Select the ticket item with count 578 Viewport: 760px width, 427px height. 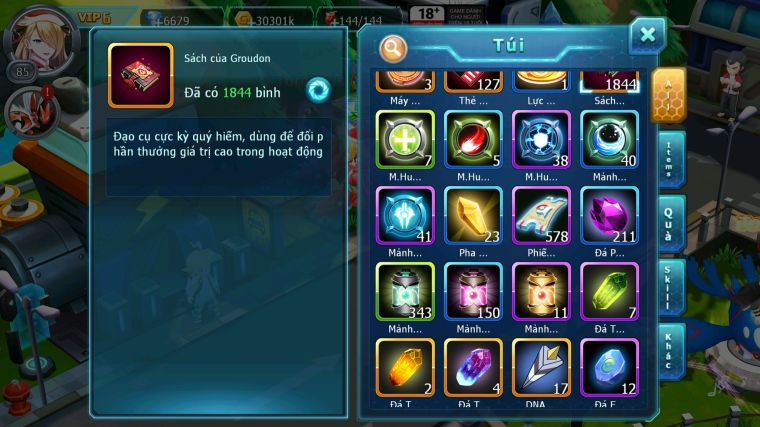(x=541, y=216)
